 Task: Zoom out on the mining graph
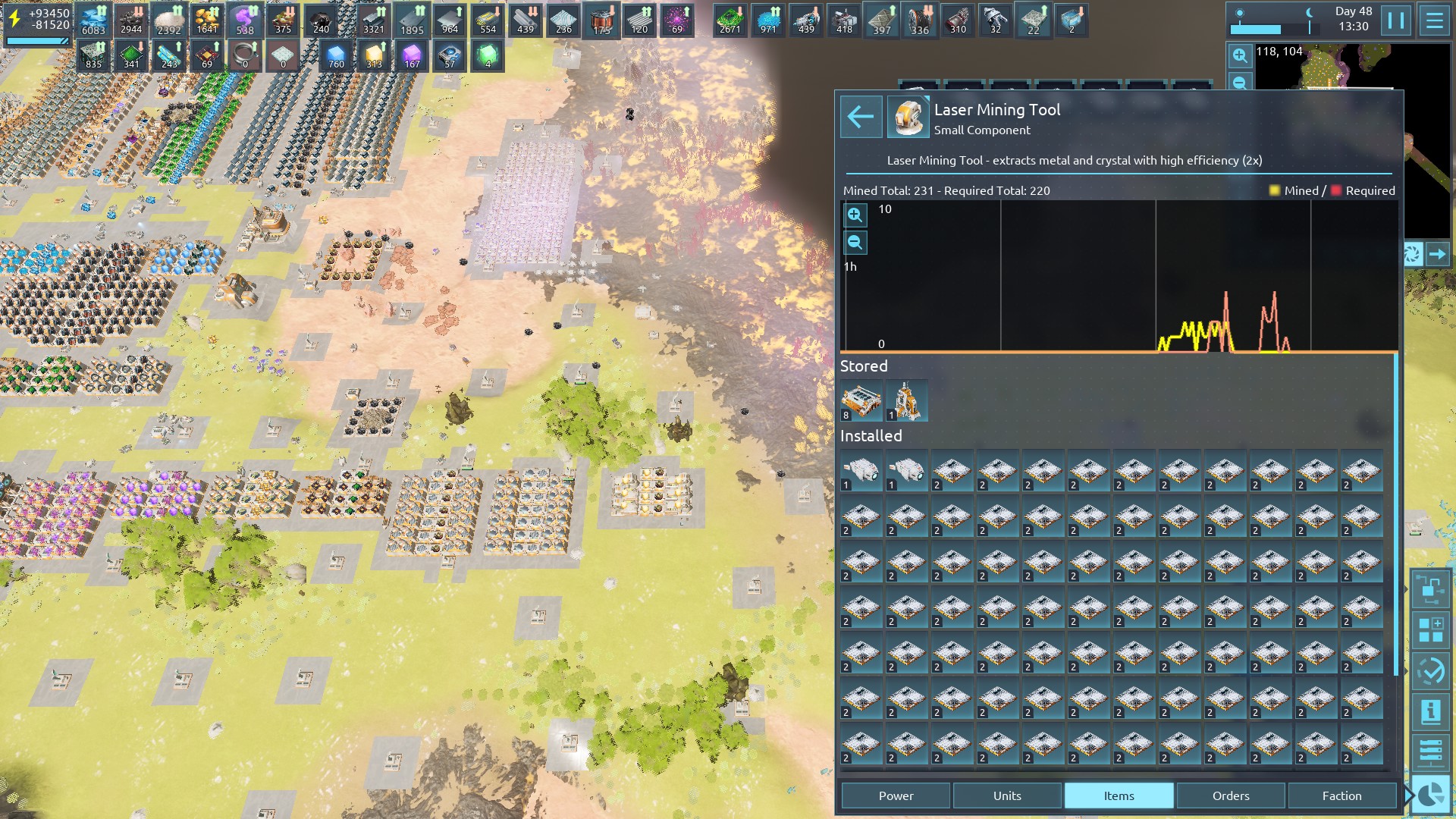pos(855,243)
